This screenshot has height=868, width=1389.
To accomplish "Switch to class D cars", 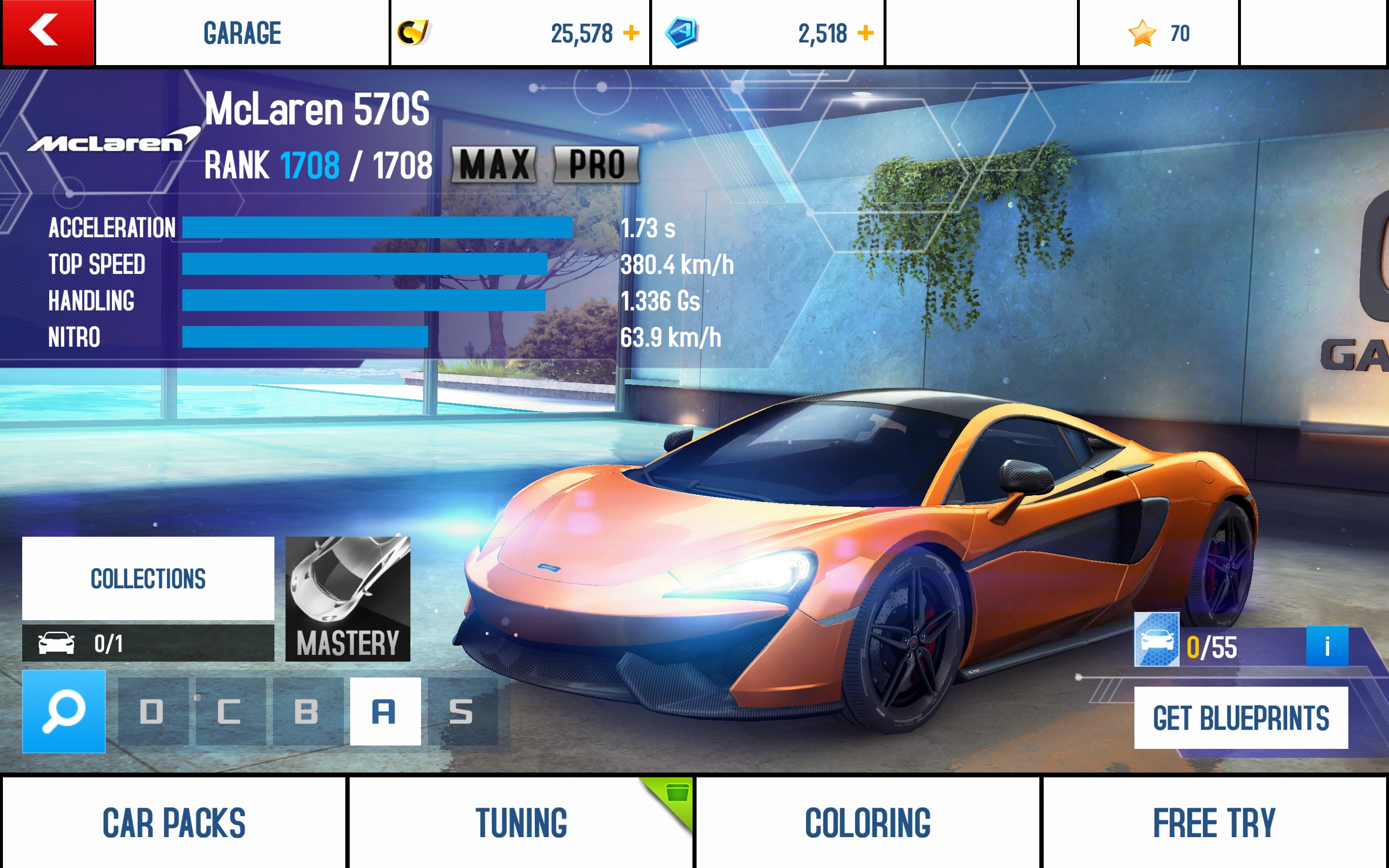I will [x=153, y=711].
